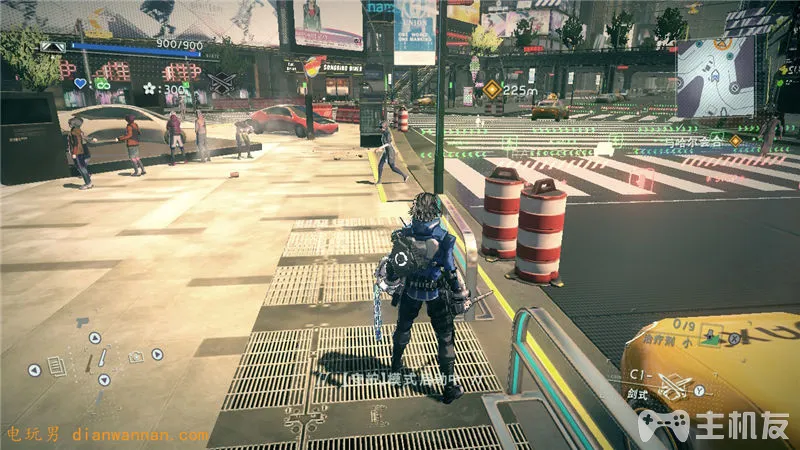This screenshot has height=450, width=800.
Task: Click the blue heart status icon
Action: point(80,84)
